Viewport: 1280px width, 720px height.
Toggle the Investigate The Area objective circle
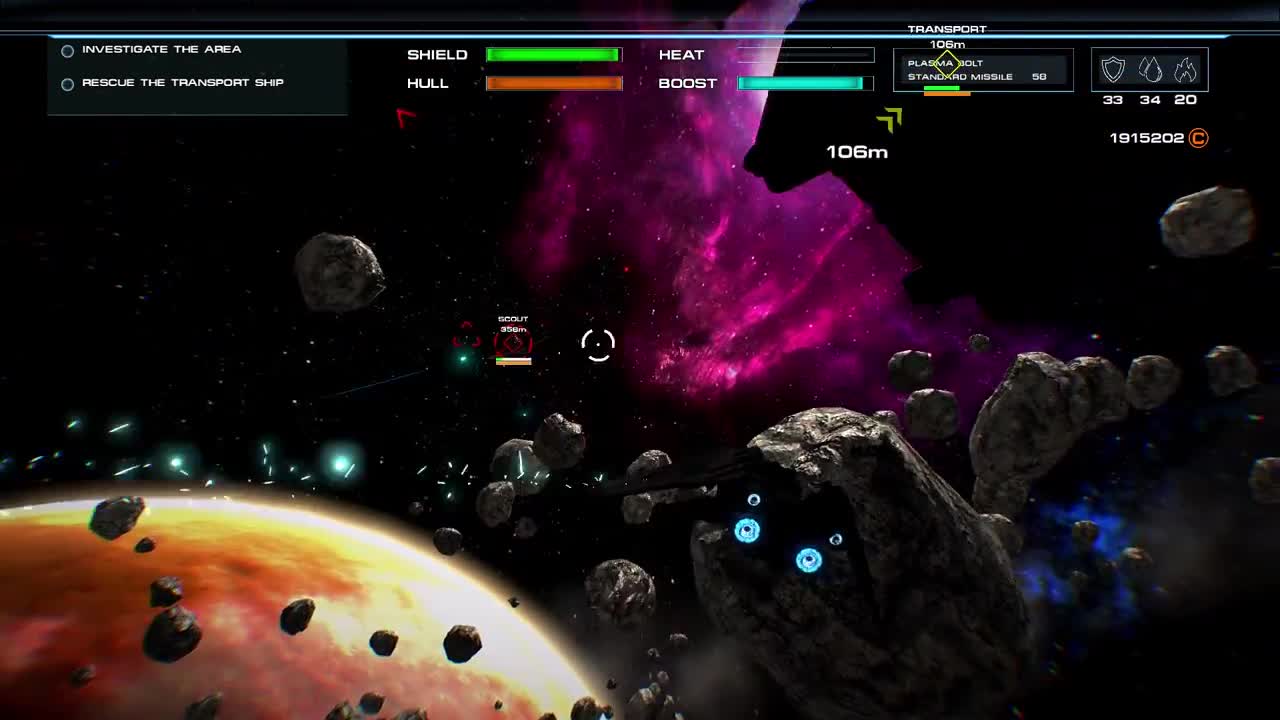[x=67, y=50]
